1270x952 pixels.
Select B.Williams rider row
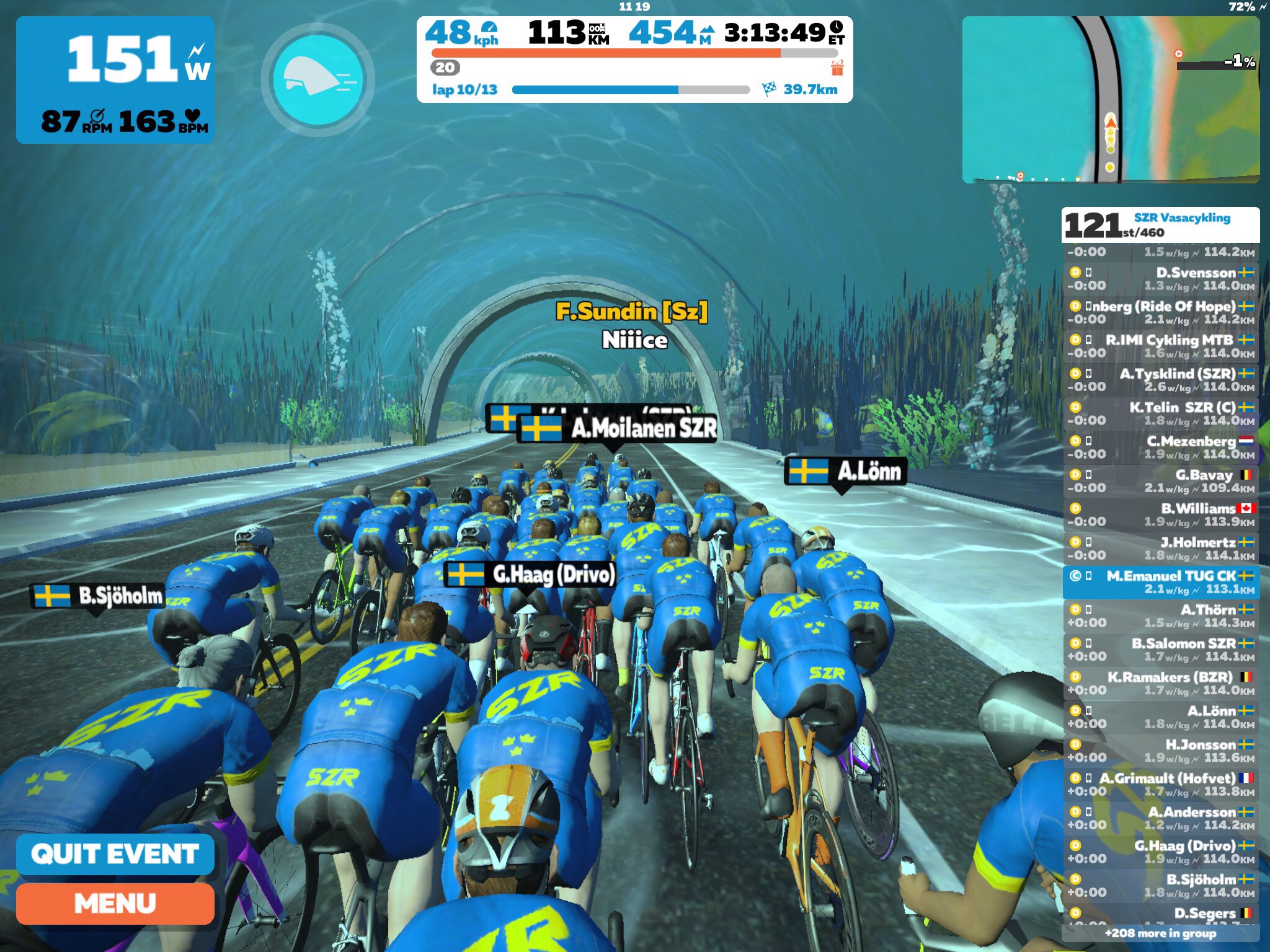coord(1160,514)
